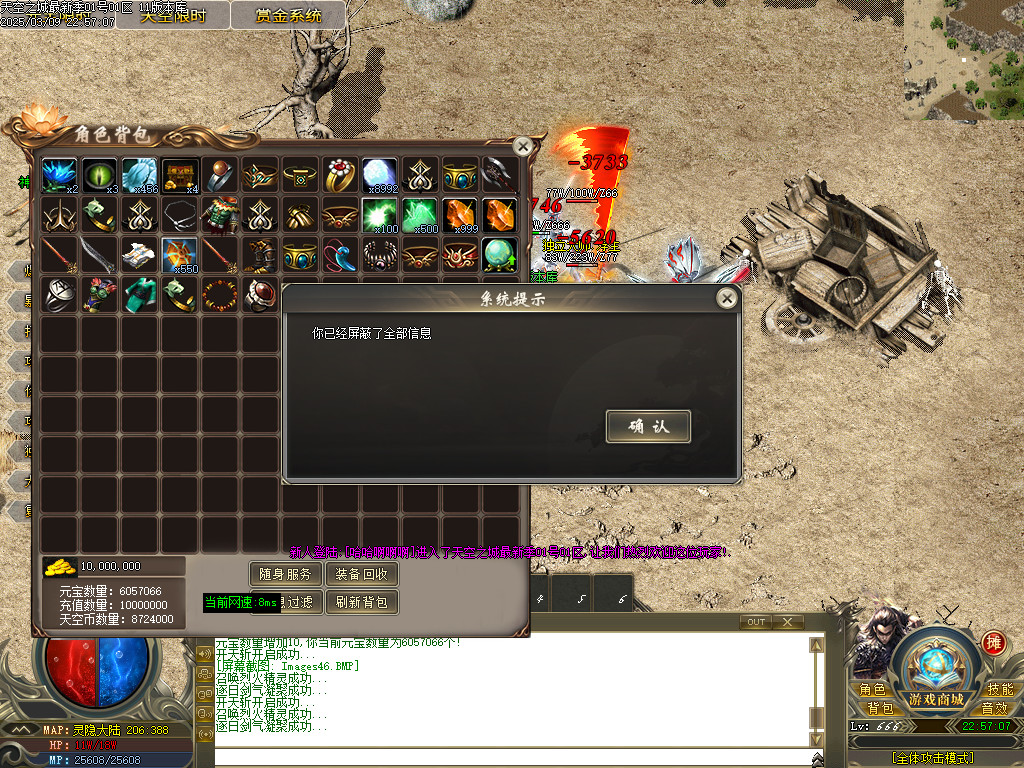Select the blue lotus flower item
Image resolution: width=1024 pixels, height=768 pixels.
tap(60, 175)
